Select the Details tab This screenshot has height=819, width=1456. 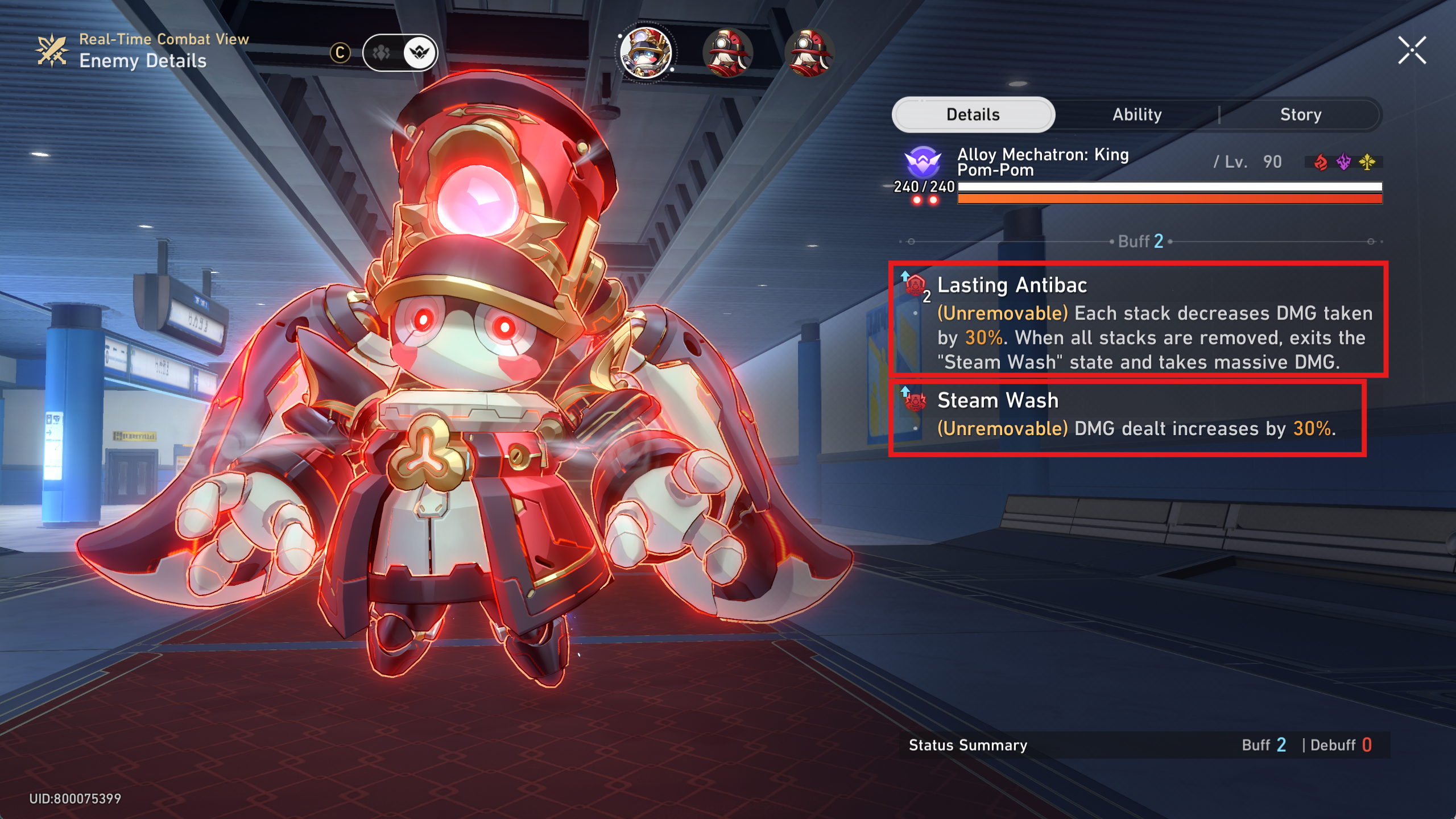pos(973,115)
